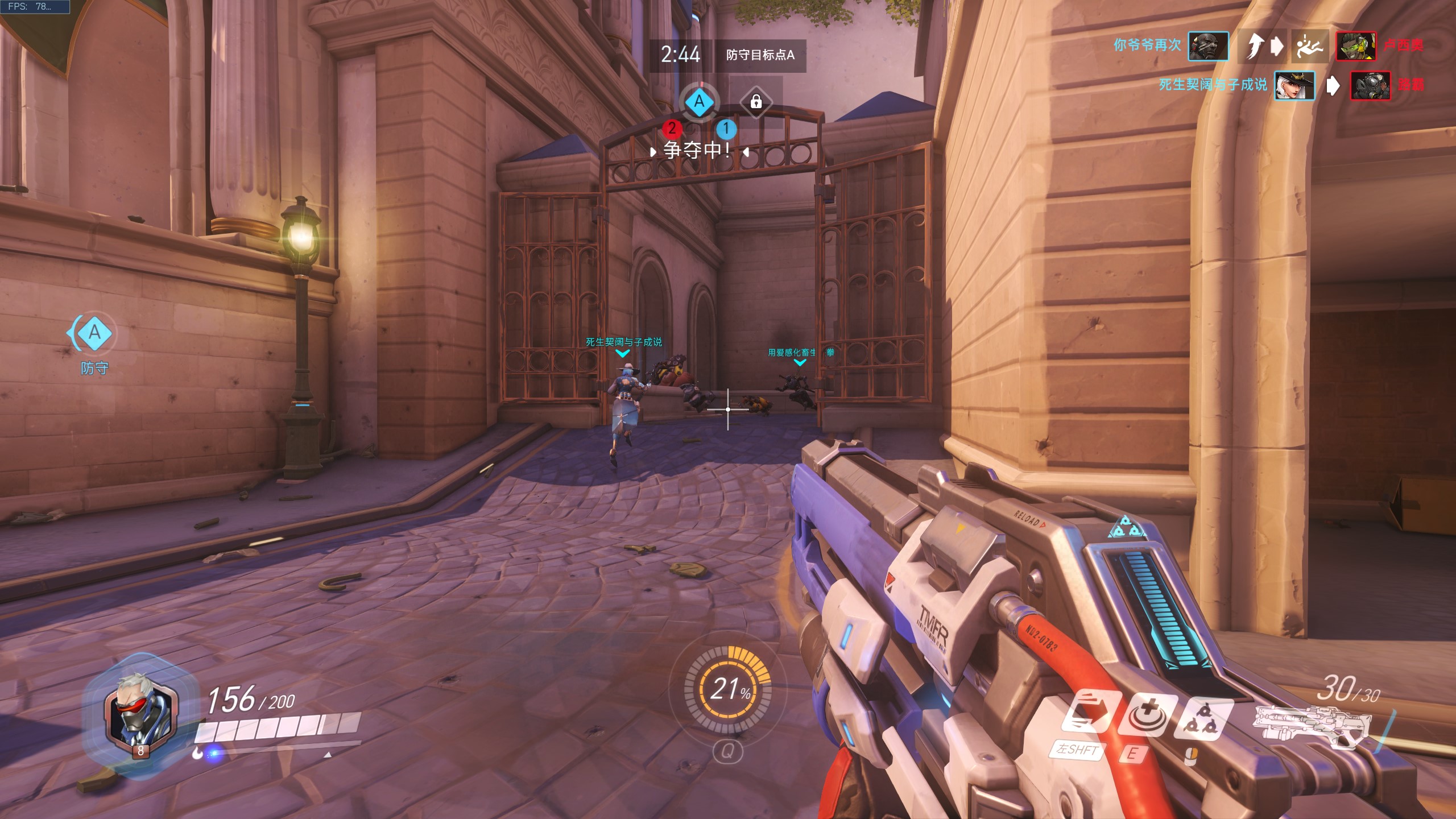Click the FPS counter overlay

point(34,7)
